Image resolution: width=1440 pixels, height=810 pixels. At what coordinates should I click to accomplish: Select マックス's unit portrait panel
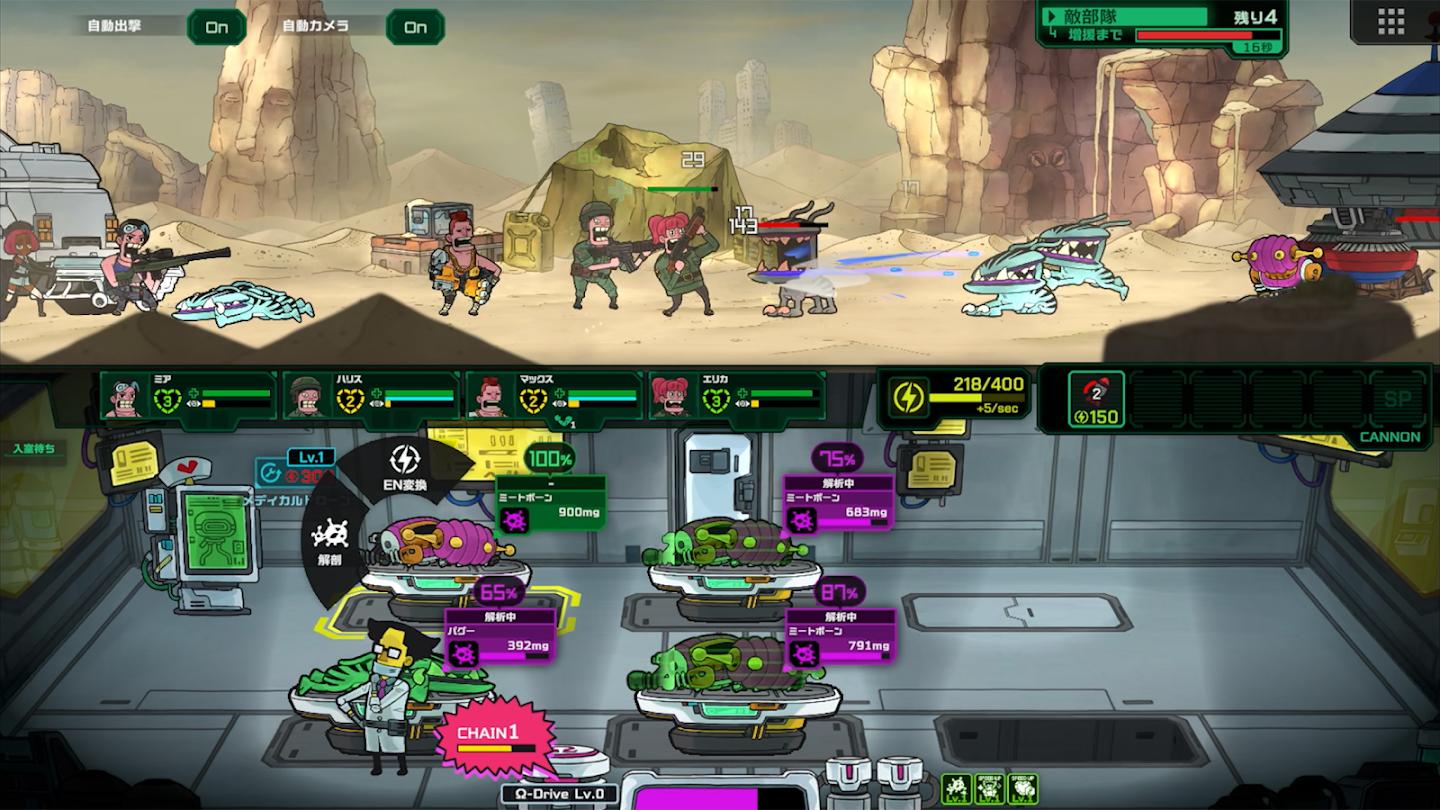(553, 396)
